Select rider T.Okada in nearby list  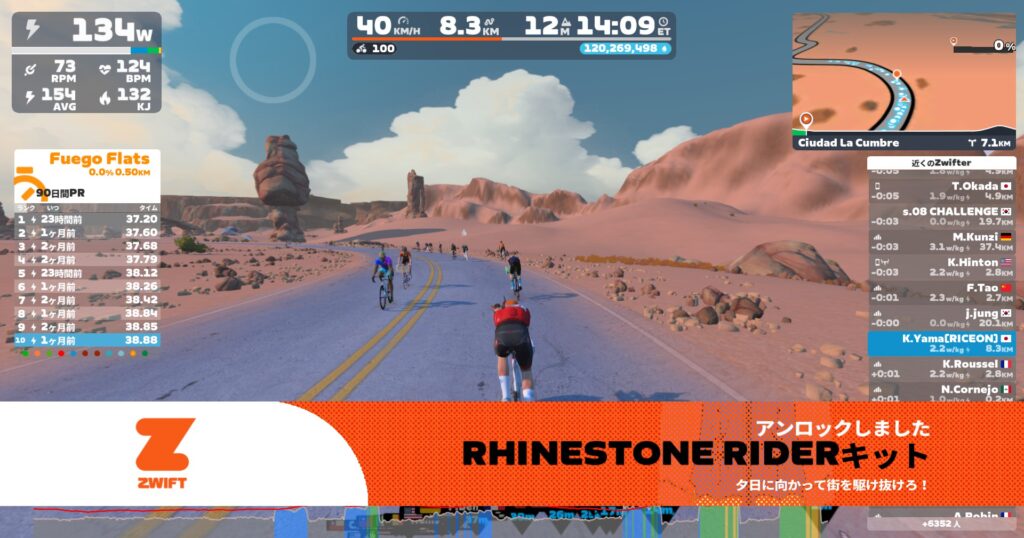[941, 190]
